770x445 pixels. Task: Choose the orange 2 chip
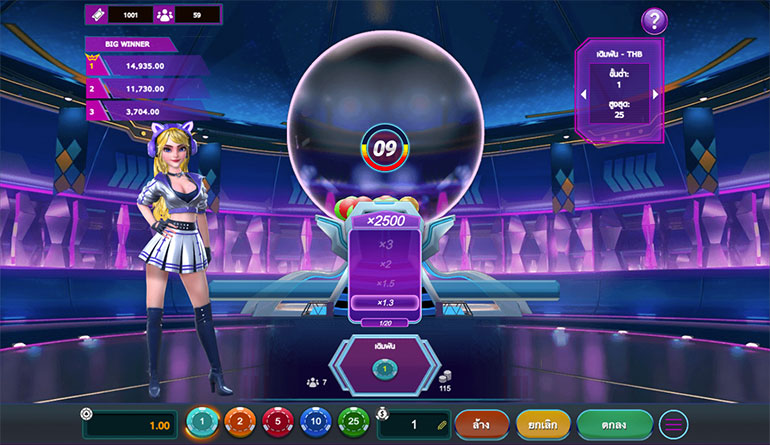click(x=240, y=423)
